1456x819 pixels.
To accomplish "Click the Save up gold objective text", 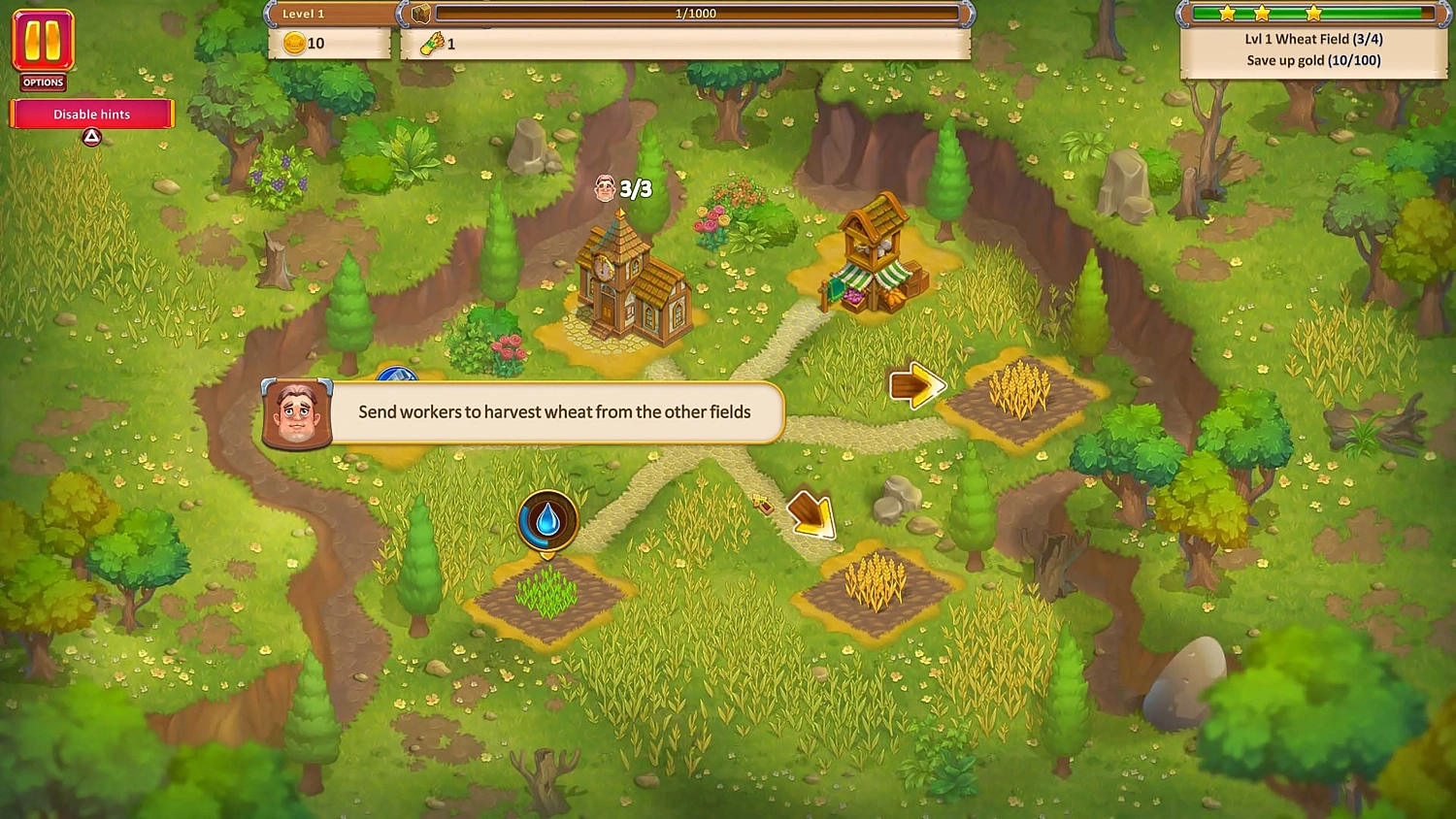I will click(x=1312, y=60).
